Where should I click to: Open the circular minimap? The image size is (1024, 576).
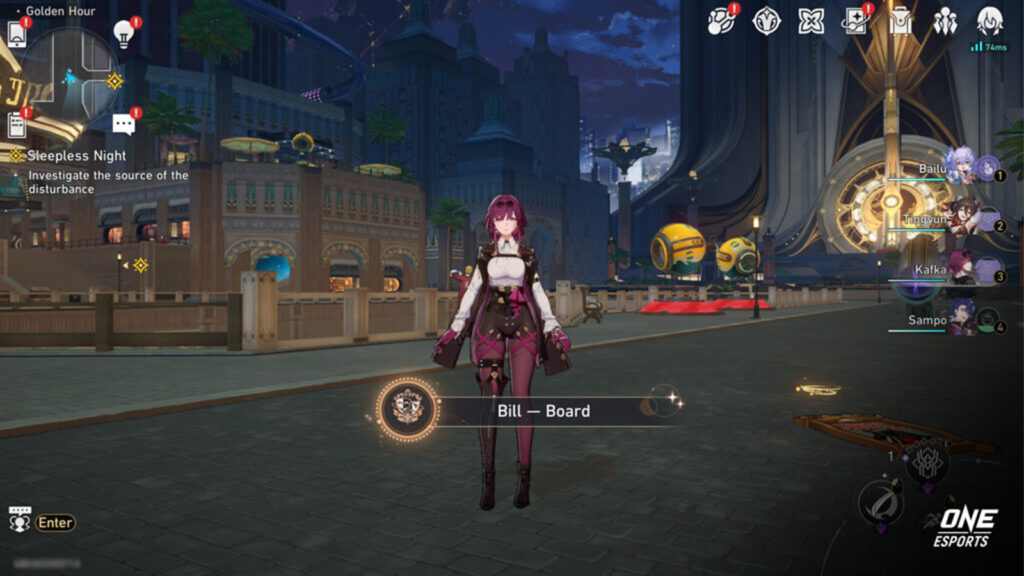tap(70, 76)
